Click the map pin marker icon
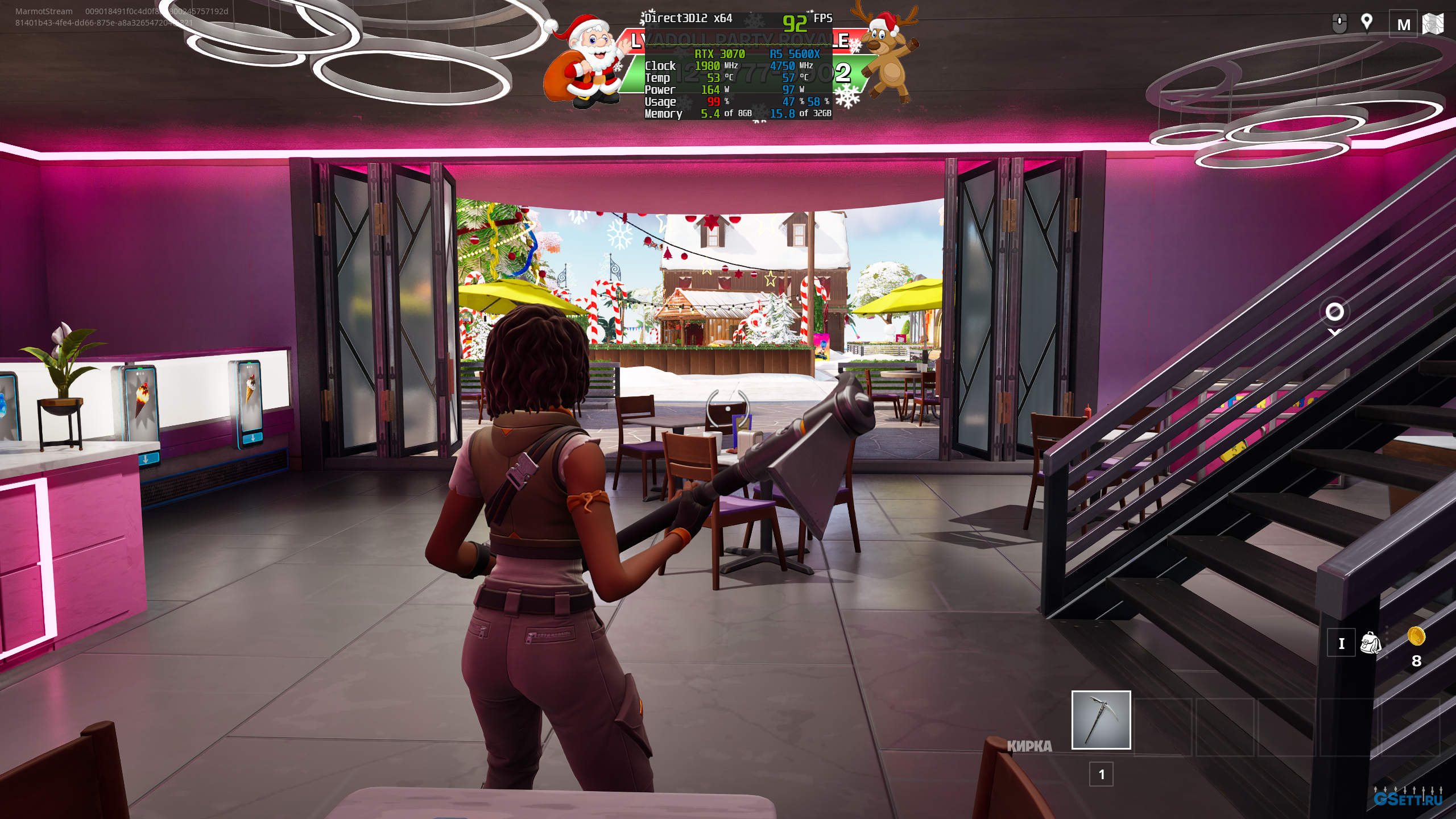 pos(1367,23)
